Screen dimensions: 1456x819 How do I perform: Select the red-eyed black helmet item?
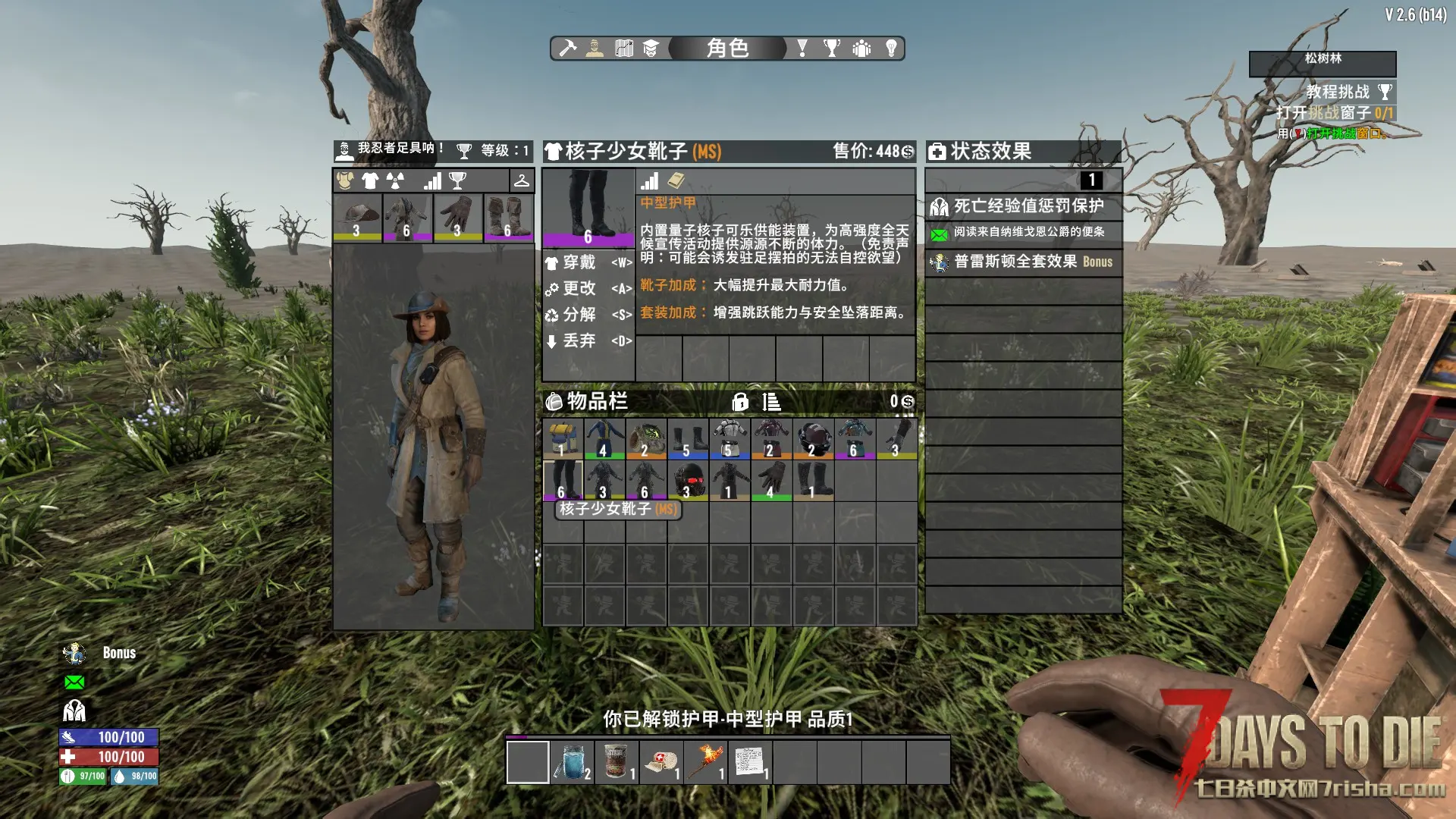[x=689, y=480]
